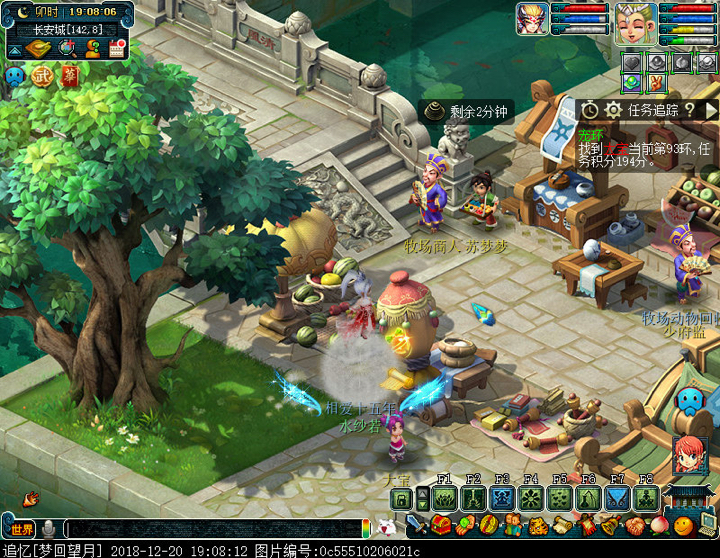
Task: Open the quest tracker settings gear
Action: click(x=614, y=110)
